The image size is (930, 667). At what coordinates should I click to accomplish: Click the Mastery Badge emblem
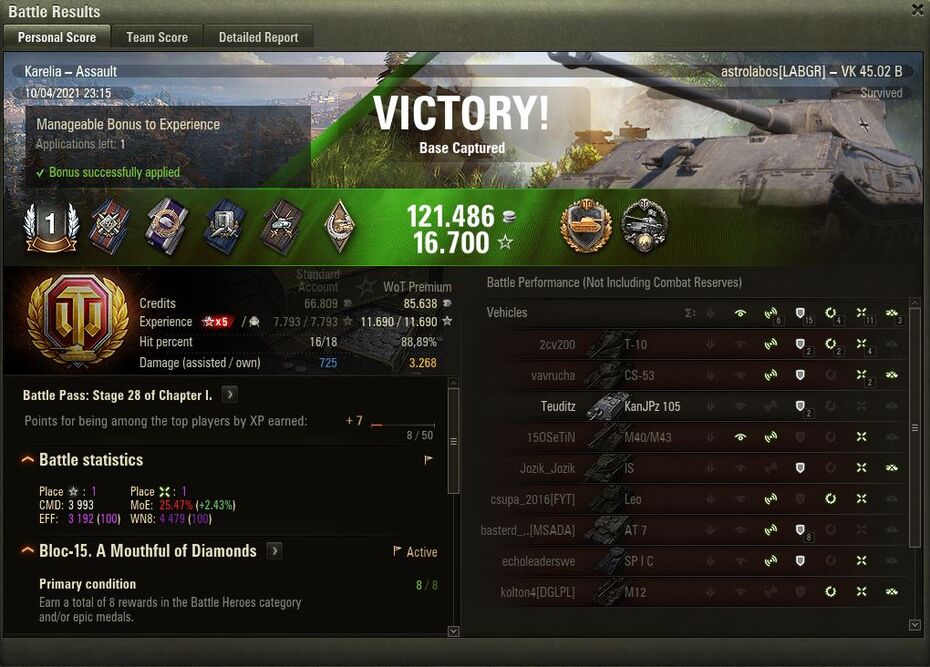pos(64,320)
